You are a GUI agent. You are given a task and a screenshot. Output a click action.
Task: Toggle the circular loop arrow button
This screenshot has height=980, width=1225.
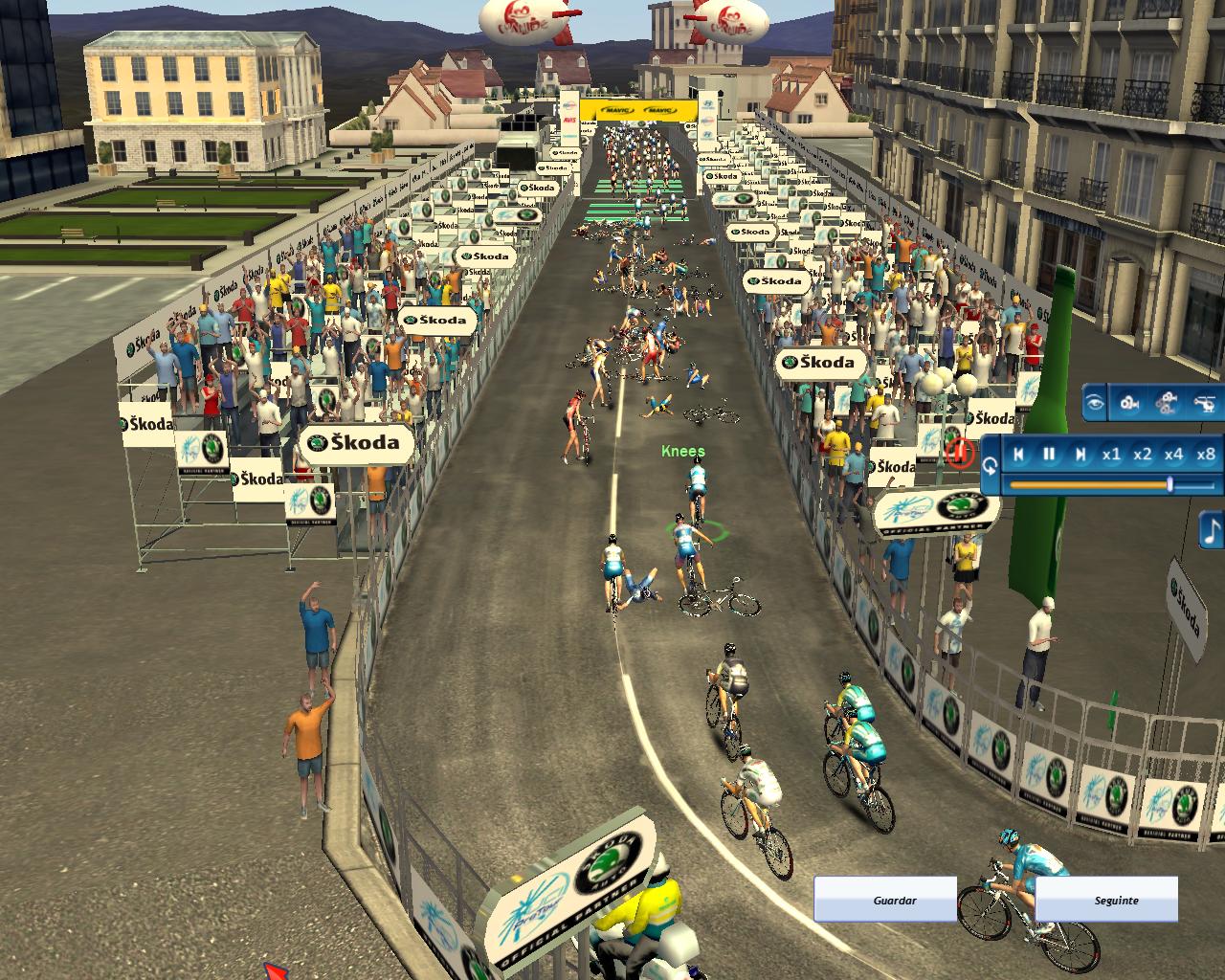tap(990, 466)
